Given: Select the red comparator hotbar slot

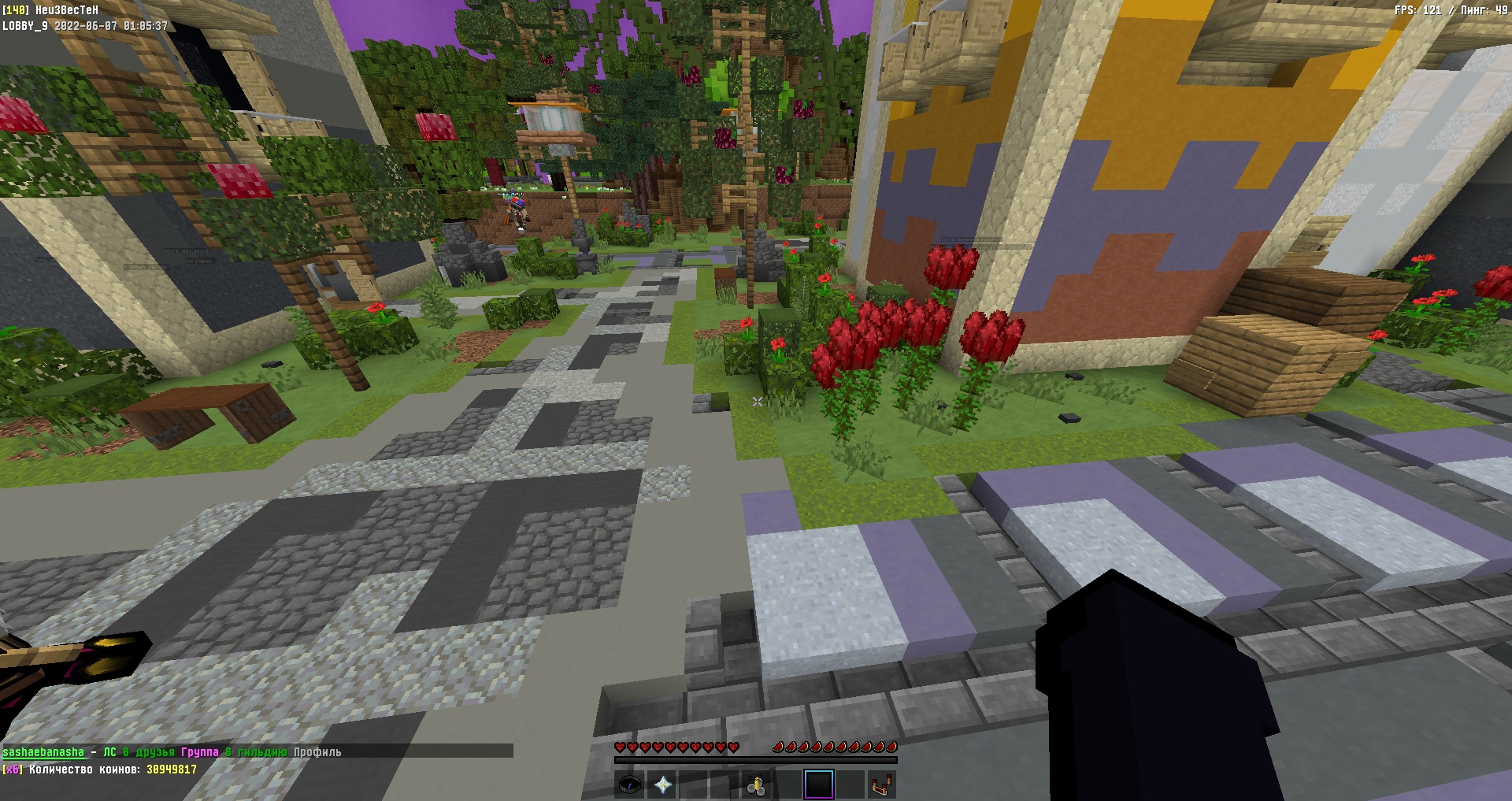Looking at the screenshot, I should click(881, 784).
